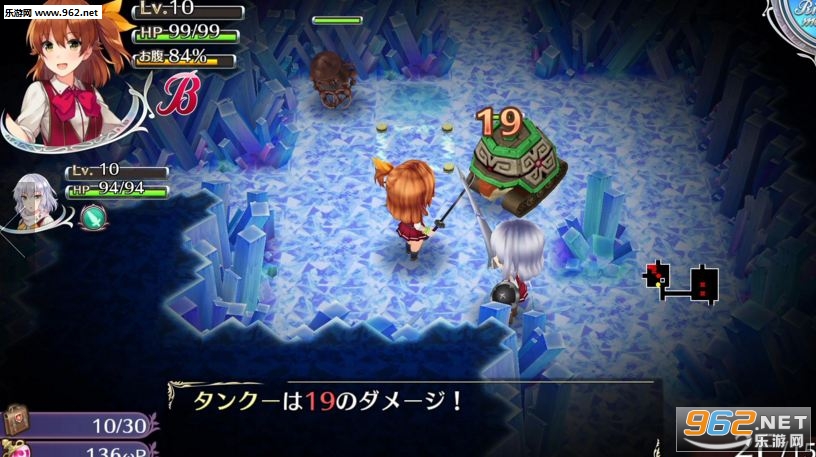This screenshot has height=457, width=816.
Task: Tap the red B rank emblem
Action: coord(180,93)
